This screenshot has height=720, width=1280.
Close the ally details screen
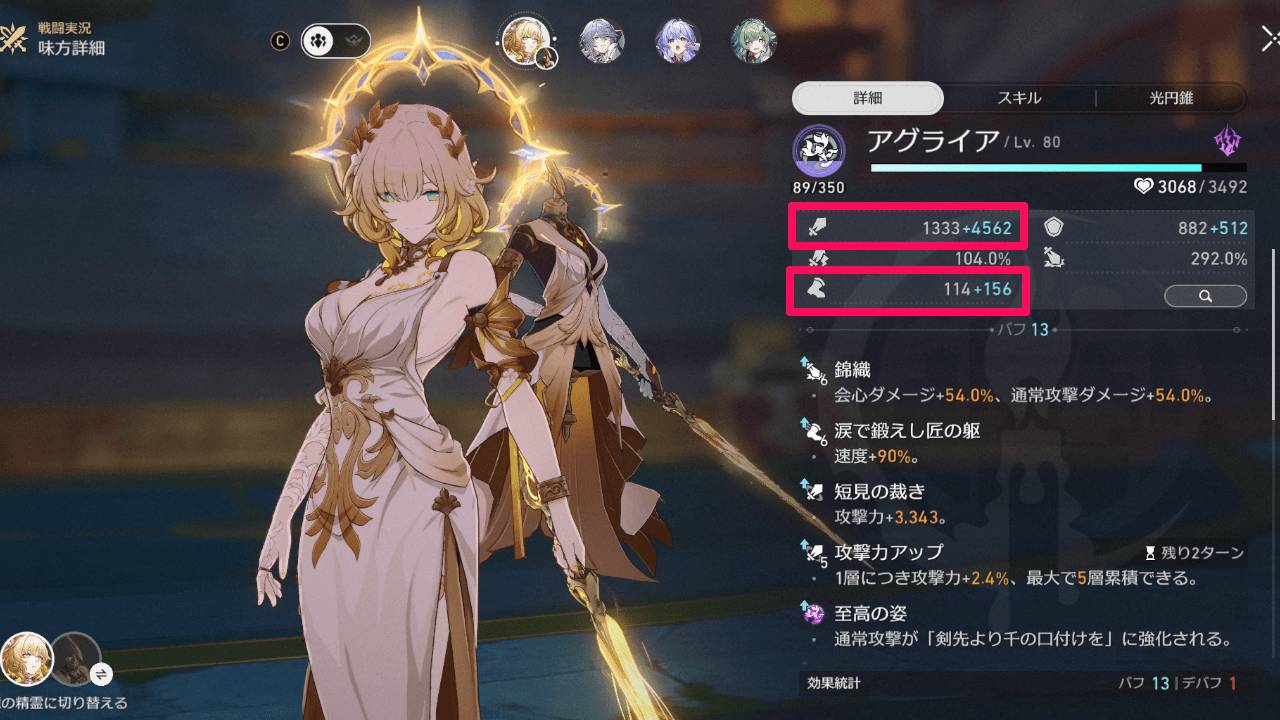[x=1270, y=39]
